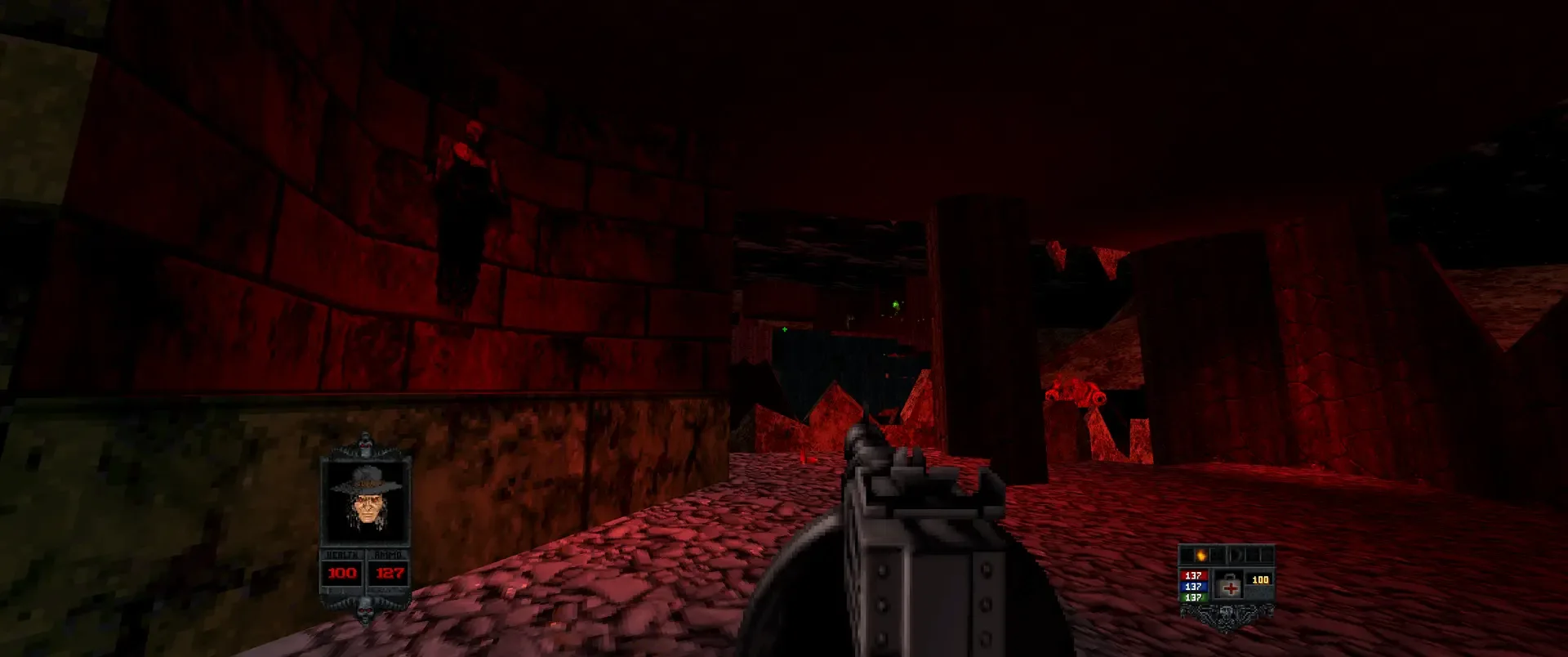Click the blue 137 armor value

click(1193, 584)
